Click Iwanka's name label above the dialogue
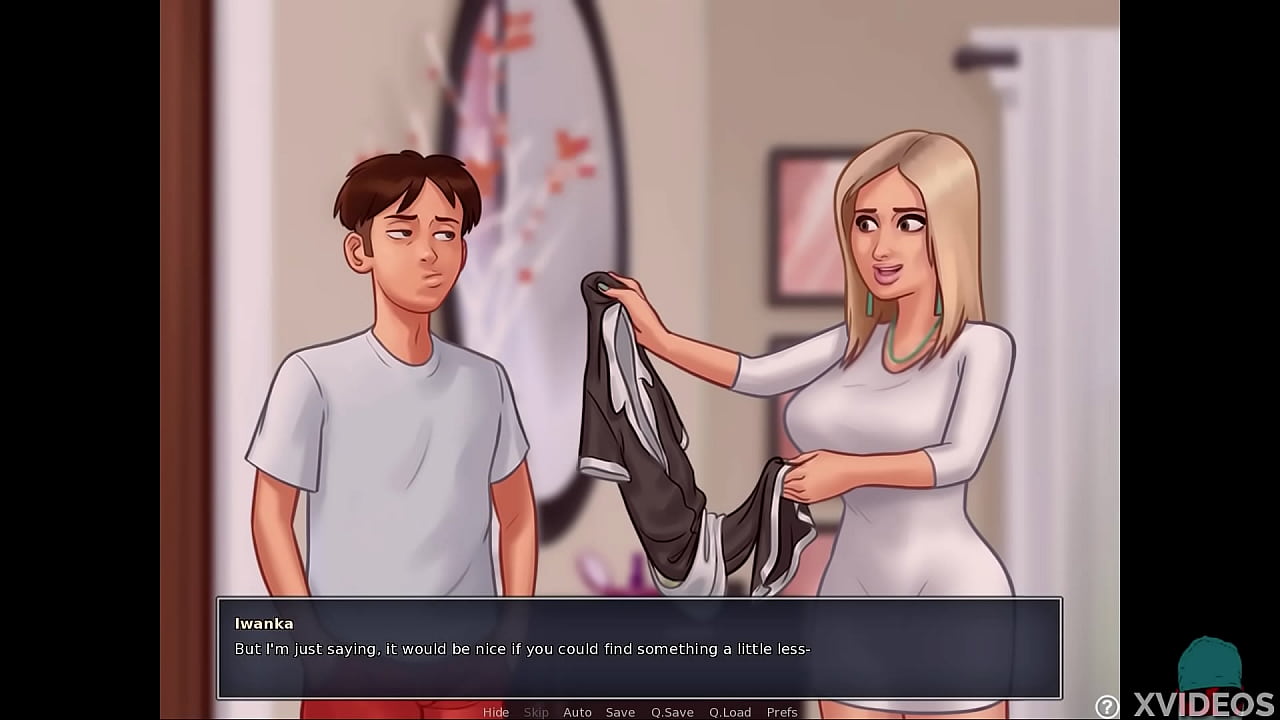 [262, 622]
